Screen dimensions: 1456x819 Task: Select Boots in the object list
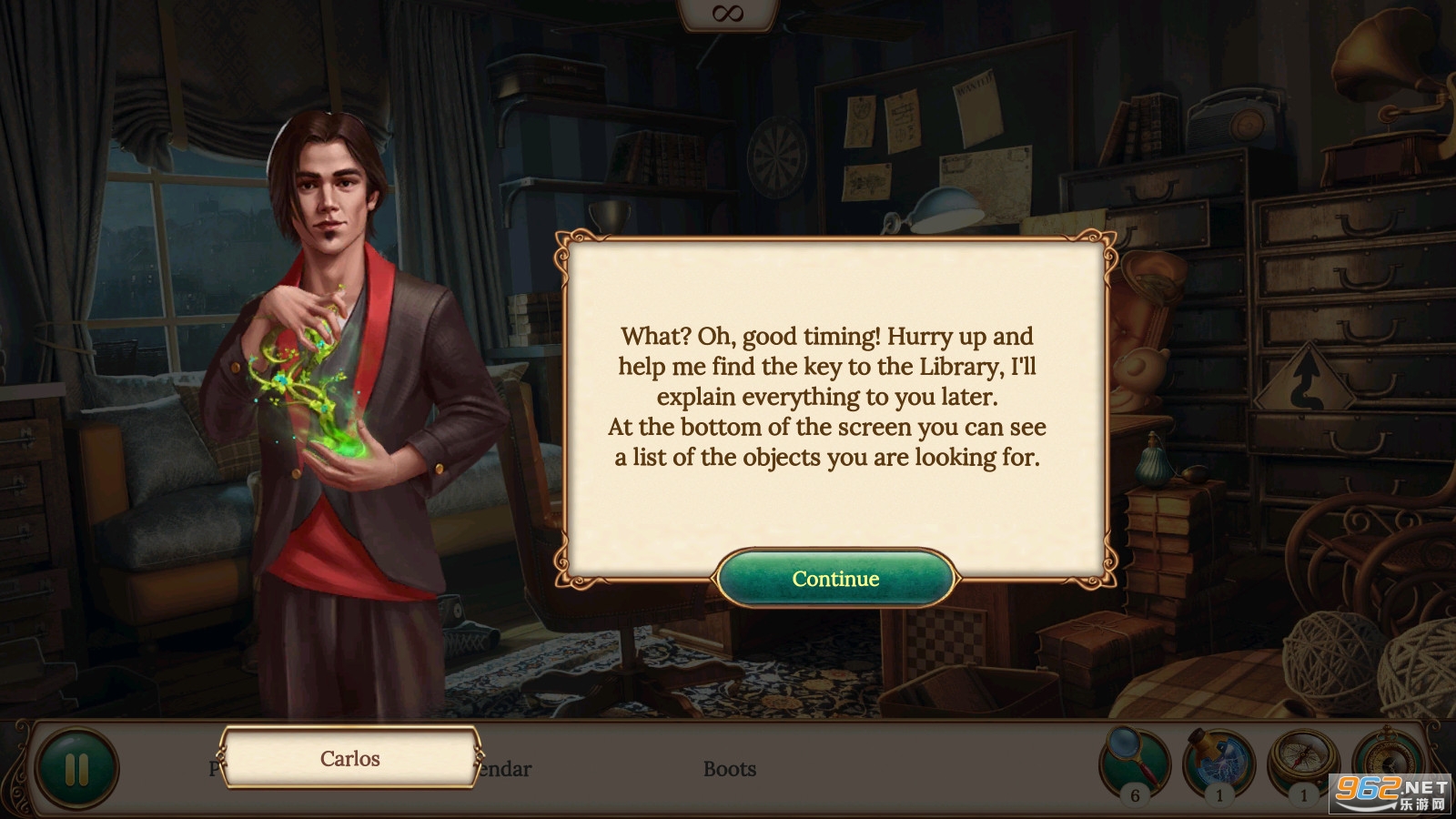(730, 770)
